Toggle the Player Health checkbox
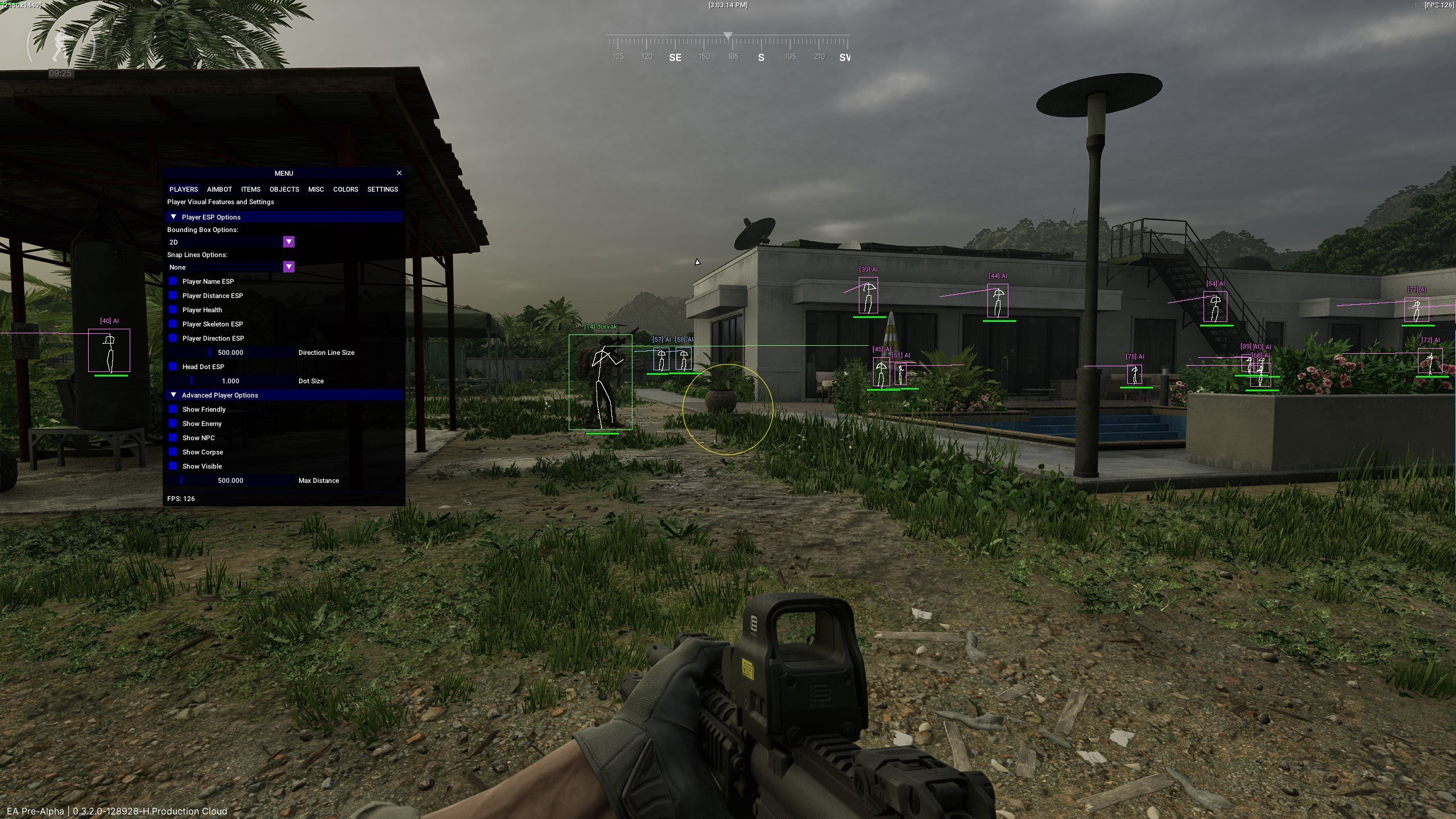The height and width of the screenshot is (819, 1456). 173,310
